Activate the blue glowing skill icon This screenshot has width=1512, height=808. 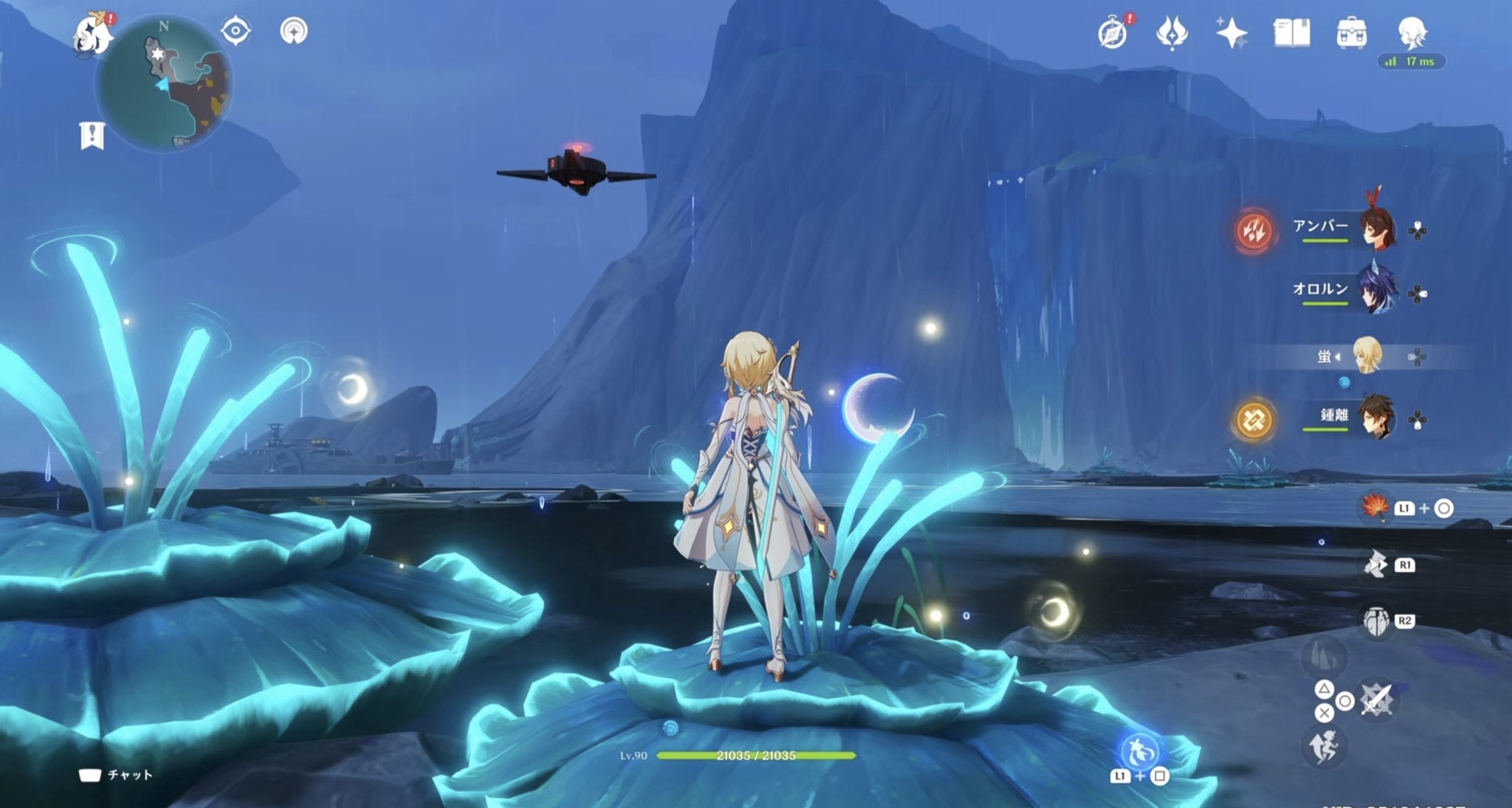pyautogui.click(x=1139, y=751)
